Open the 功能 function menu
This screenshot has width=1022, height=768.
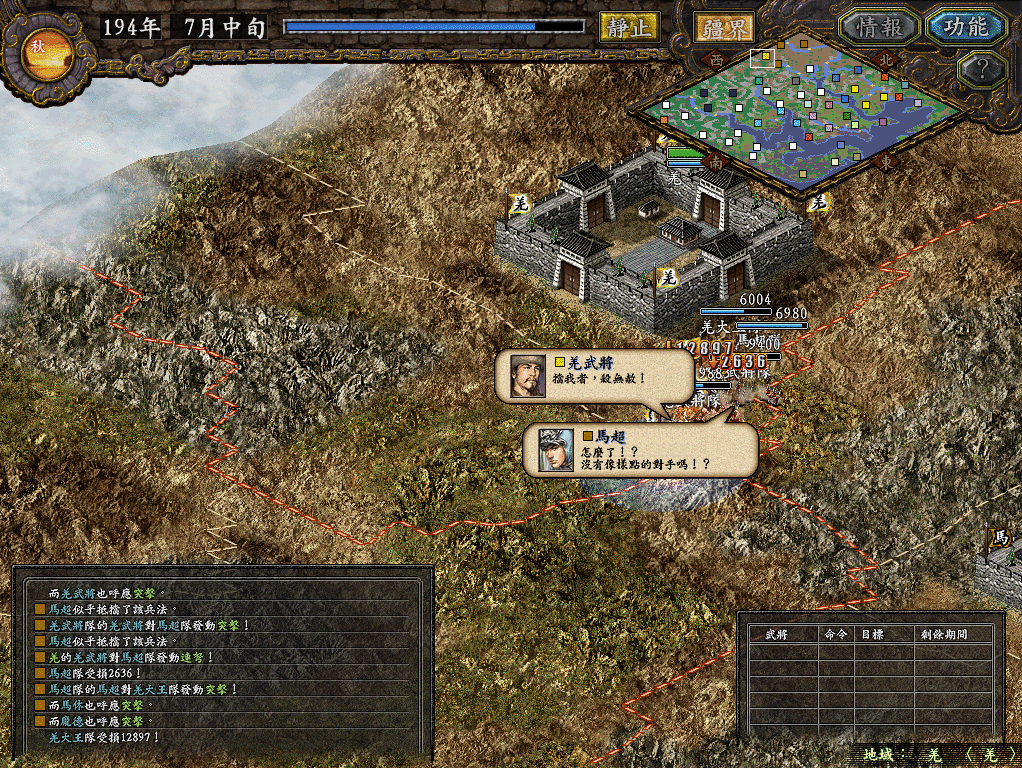(x=964, y=27)
